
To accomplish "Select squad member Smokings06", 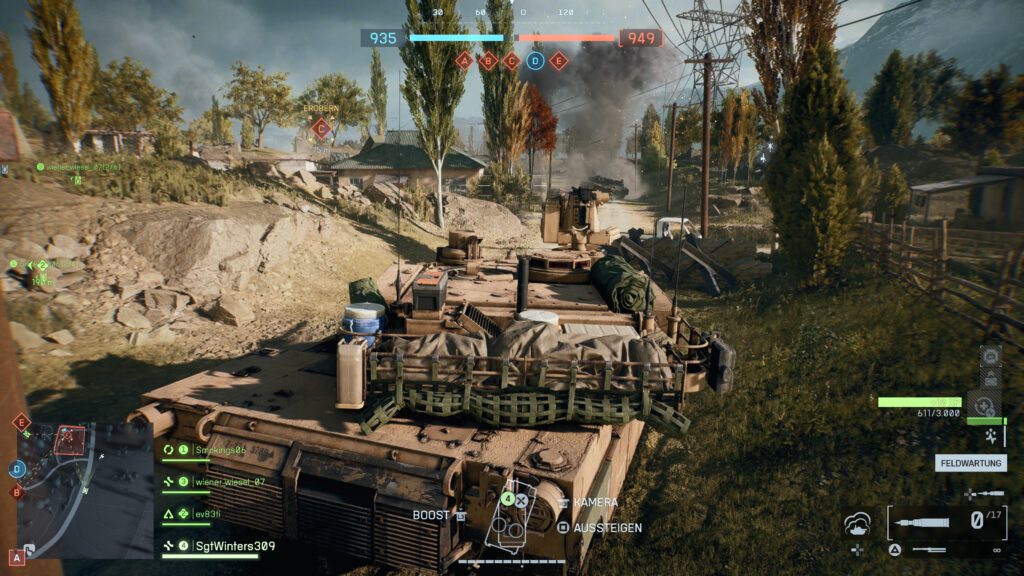I will pos(220,450).
